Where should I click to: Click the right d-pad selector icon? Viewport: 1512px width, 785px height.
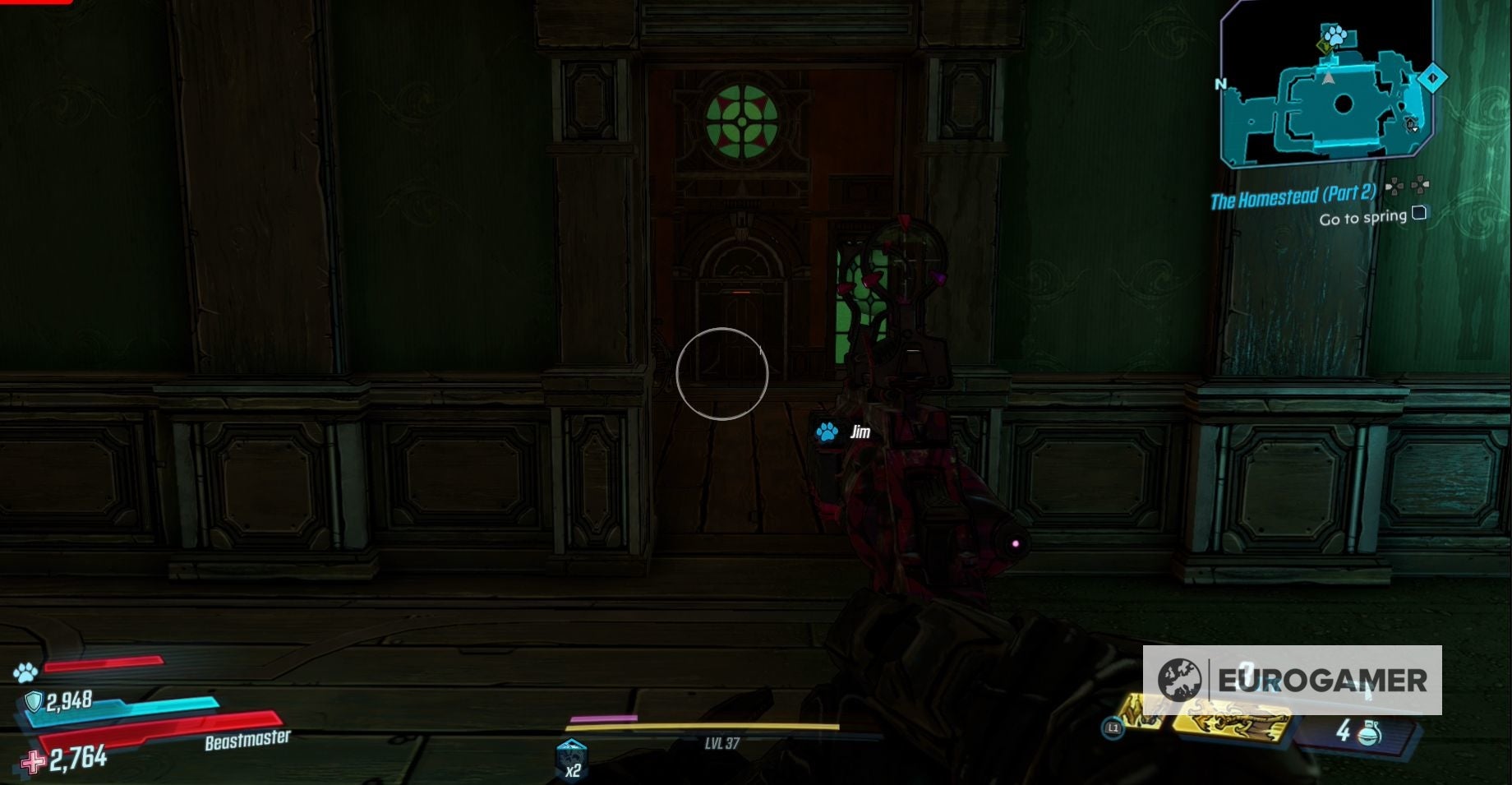pos(1419,185)
